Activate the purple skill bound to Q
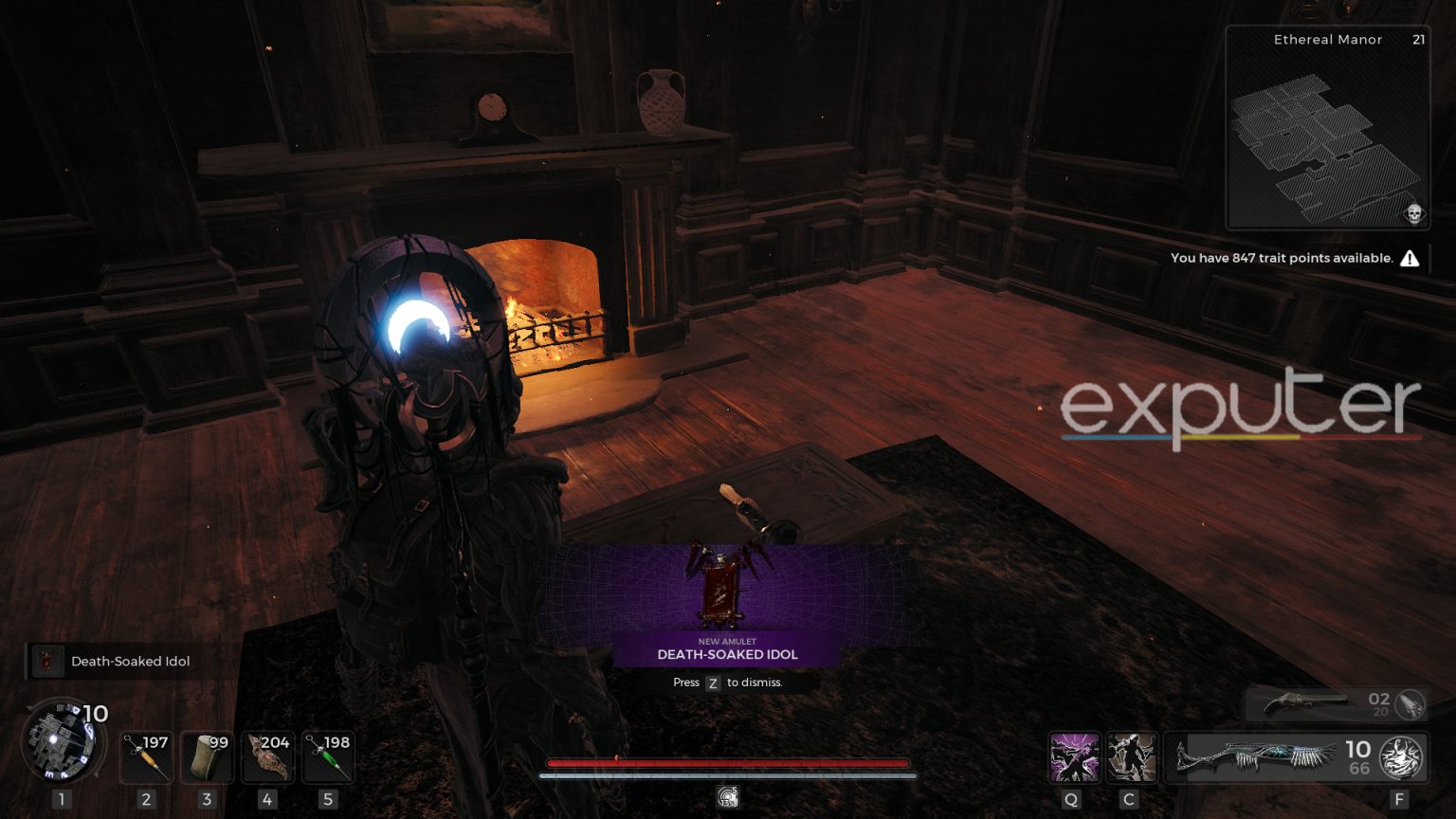This screenshot has height=819, width=1456. tap(1074, 756)
